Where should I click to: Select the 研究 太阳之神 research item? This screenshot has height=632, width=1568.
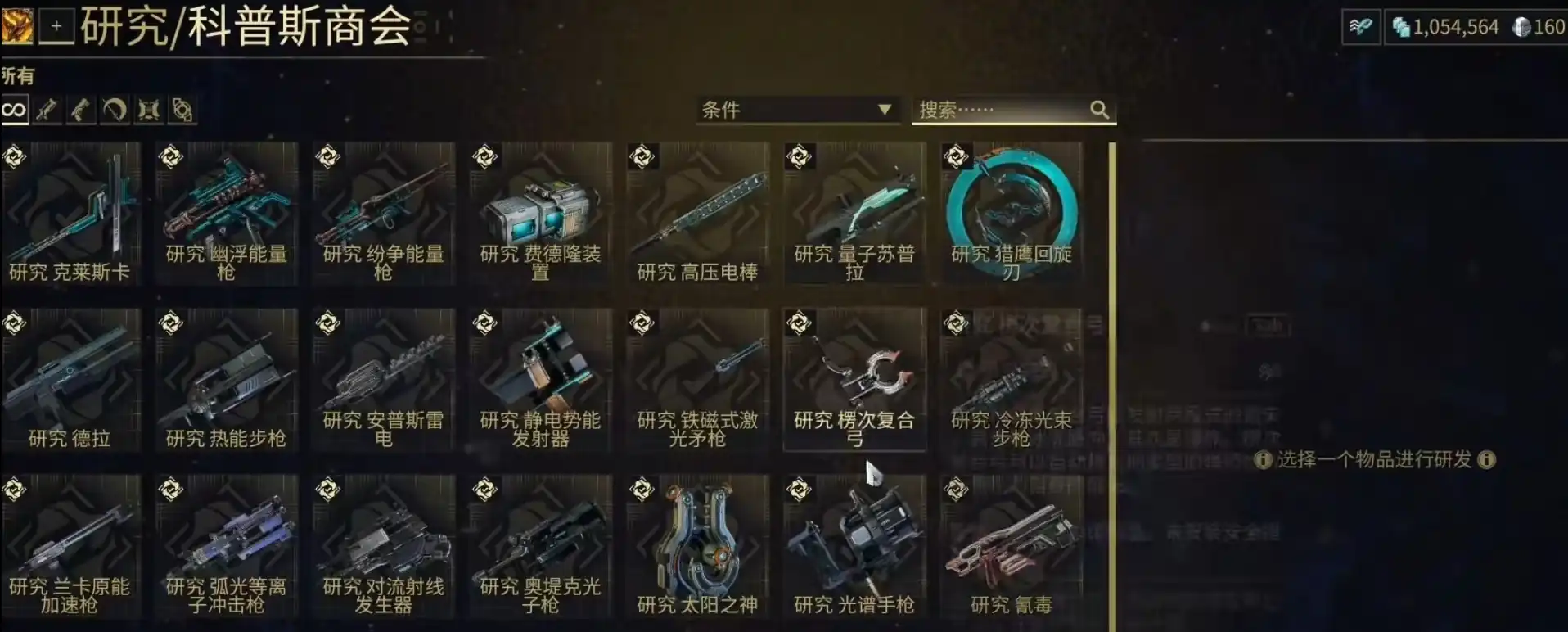698,547
